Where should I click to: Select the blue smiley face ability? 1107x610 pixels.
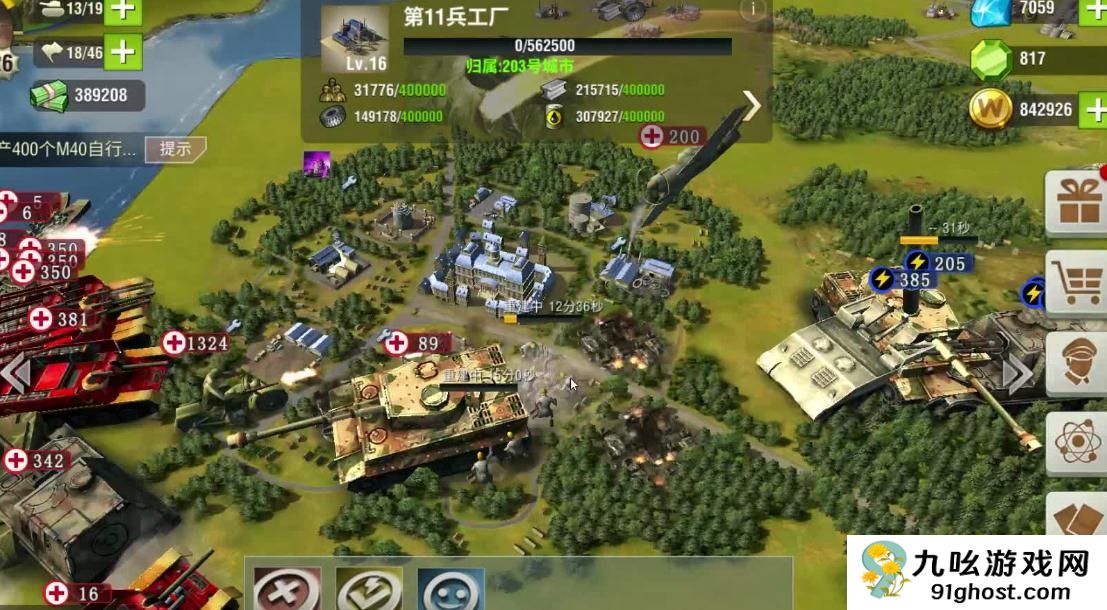[450, 590]
